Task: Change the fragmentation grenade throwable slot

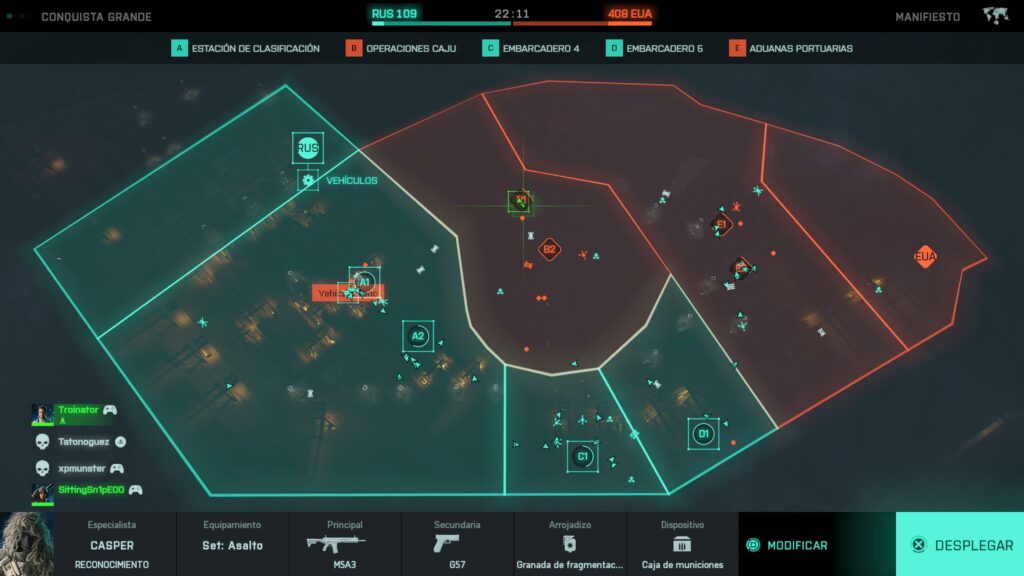Action: click(569, 545)
